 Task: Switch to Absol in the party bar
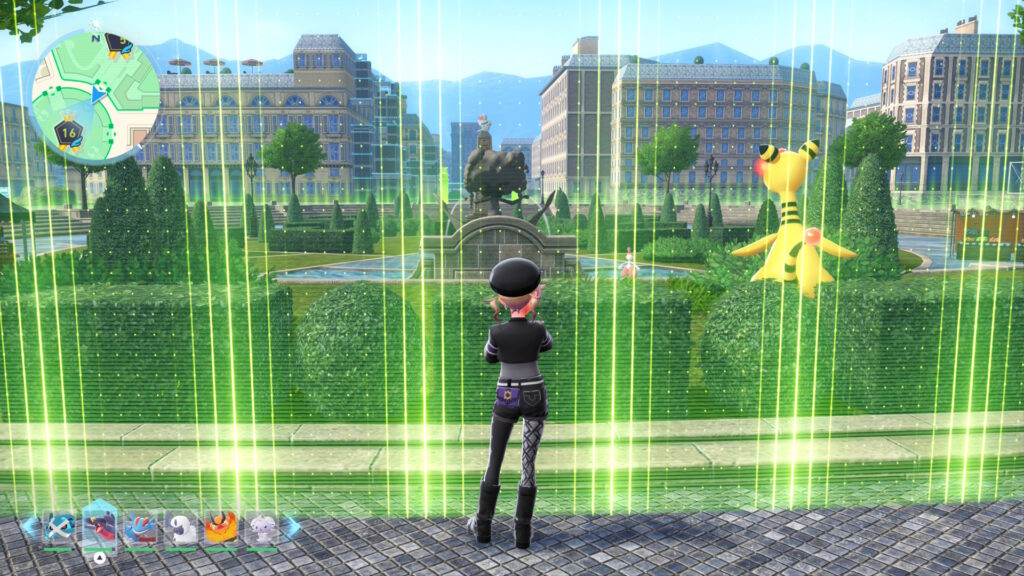[x=181, y=528]
